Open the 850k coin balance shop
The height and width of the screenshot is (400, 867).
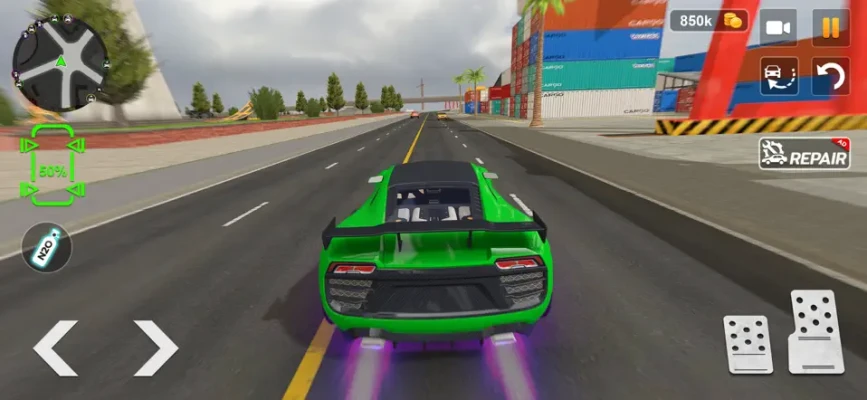coord(709,20)
